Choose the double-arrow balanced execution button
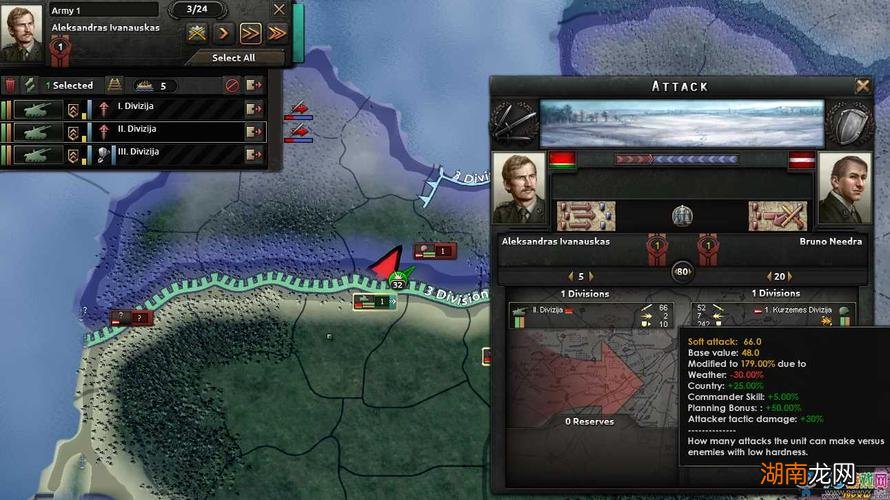Screen dimensions: 890x500 250,33
